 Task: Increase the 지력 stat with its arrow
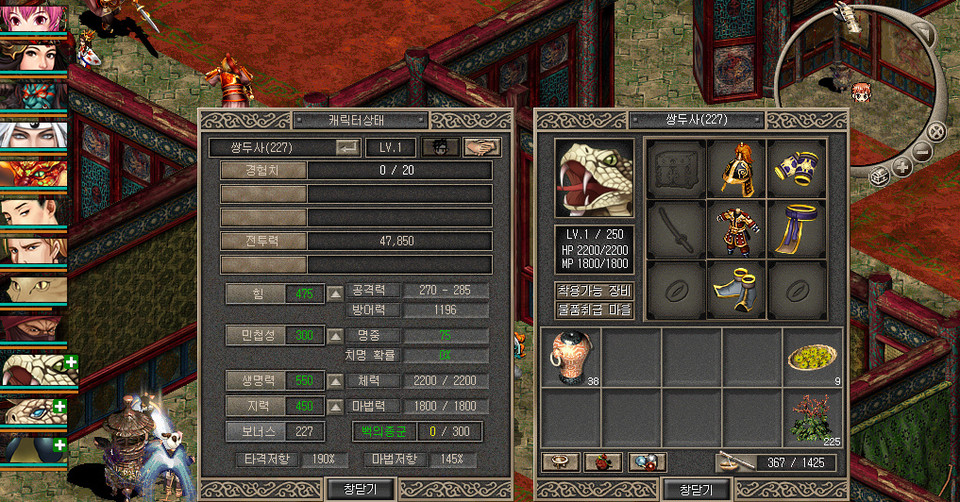(336, 406)
